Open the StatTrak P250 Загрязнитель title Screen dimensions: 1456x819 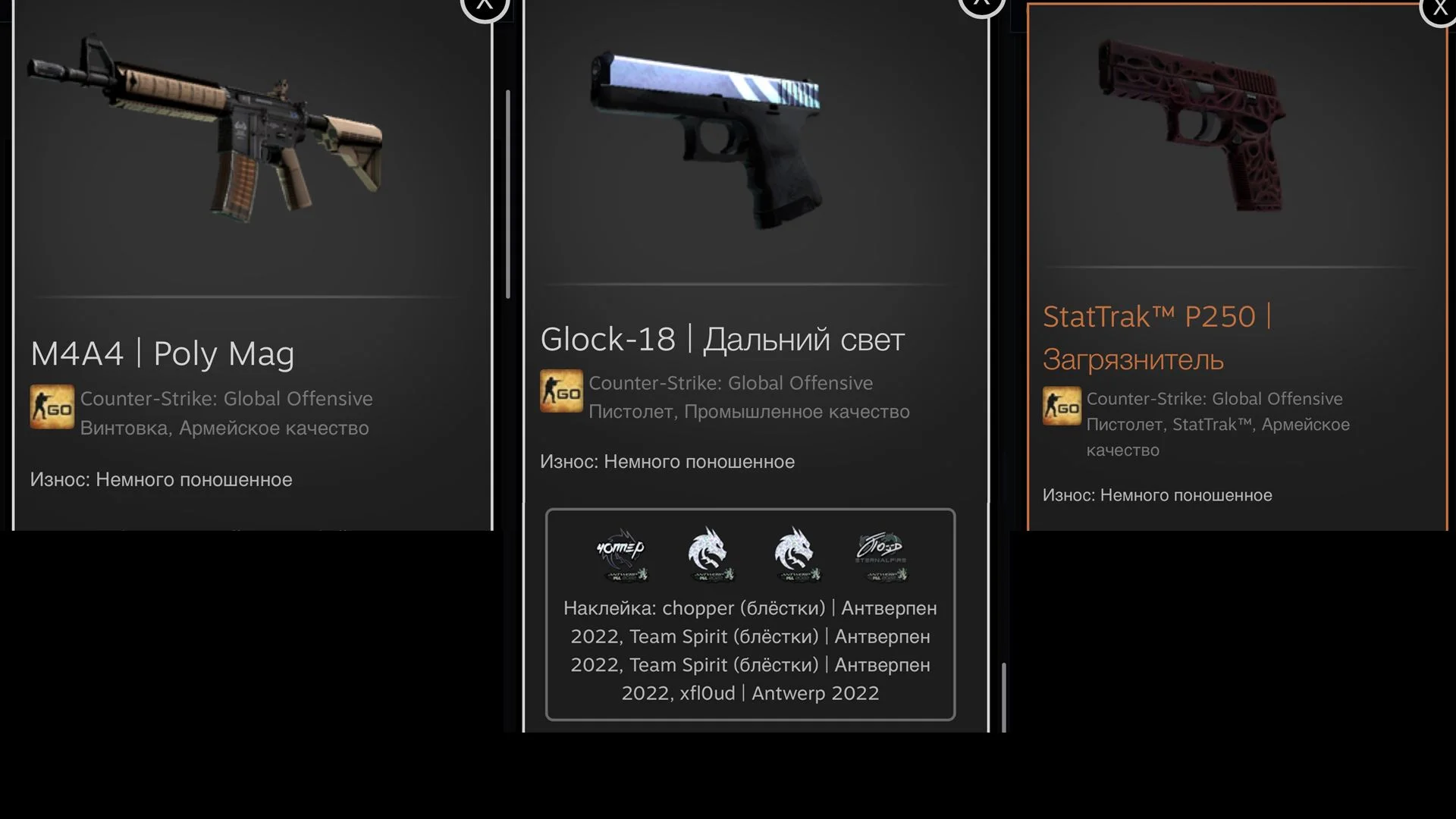[1156, 337]
